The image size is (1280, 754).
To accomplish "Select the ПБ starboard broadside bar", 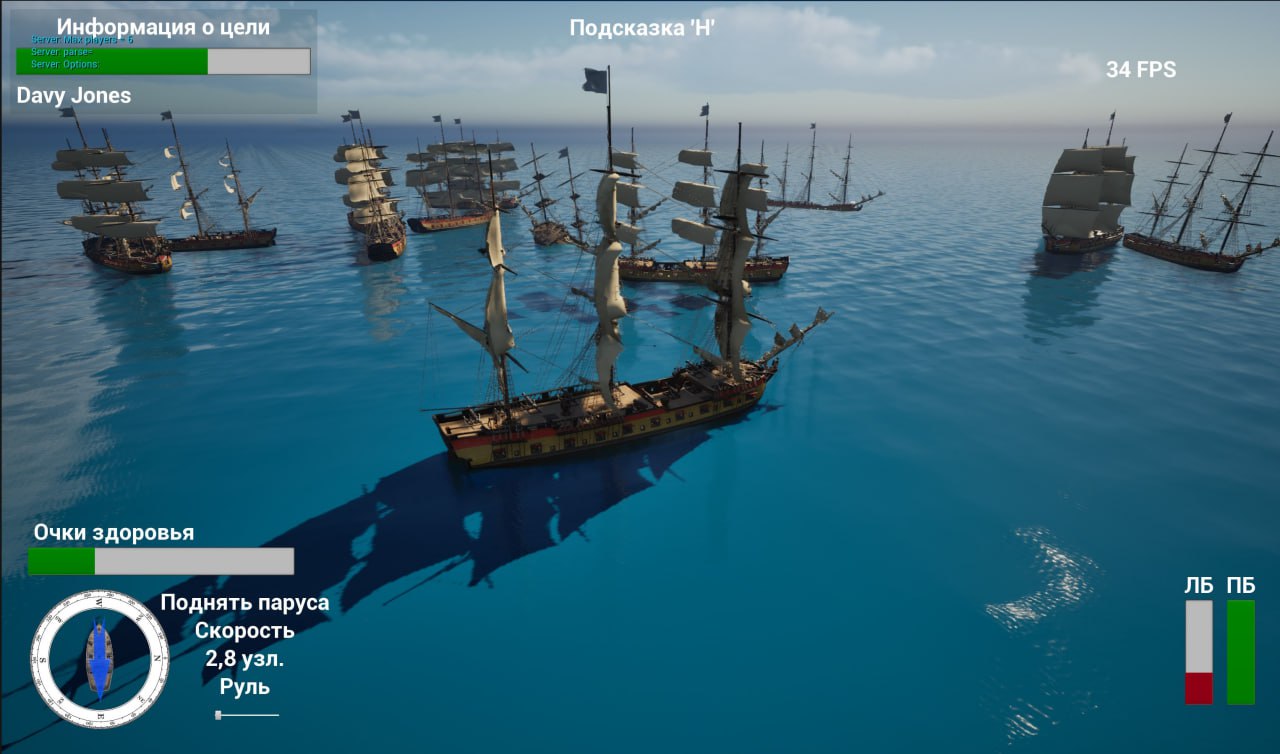I will point(1240,652).
